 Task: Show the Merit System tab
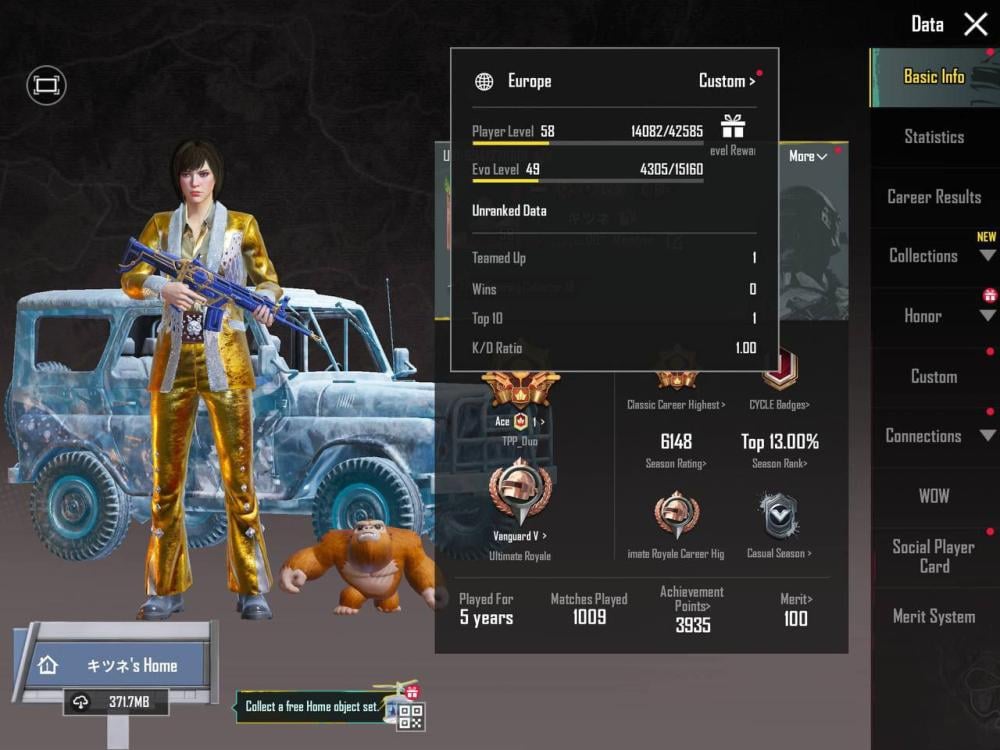934,617
